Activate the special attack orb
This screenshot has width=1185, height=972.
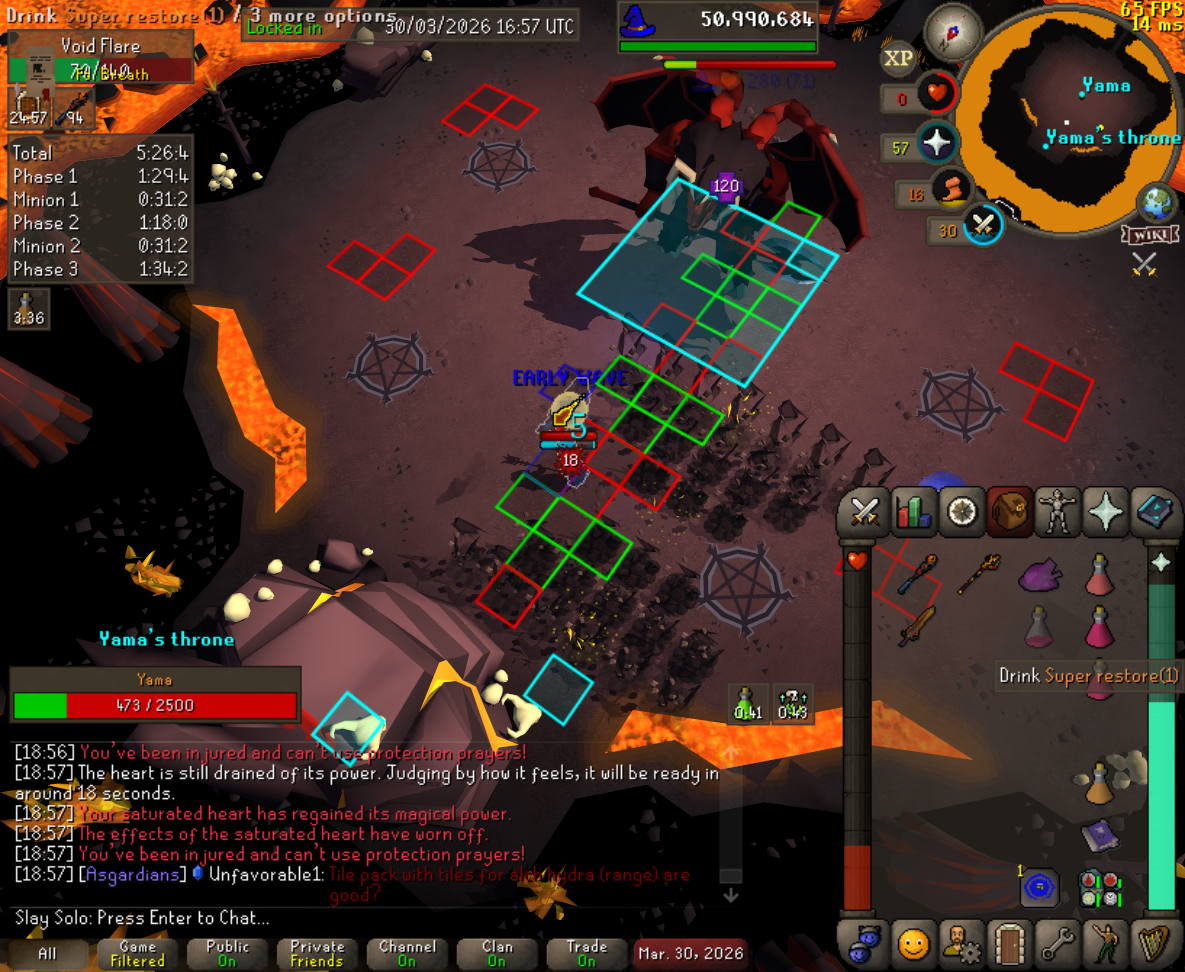point(983,225)
